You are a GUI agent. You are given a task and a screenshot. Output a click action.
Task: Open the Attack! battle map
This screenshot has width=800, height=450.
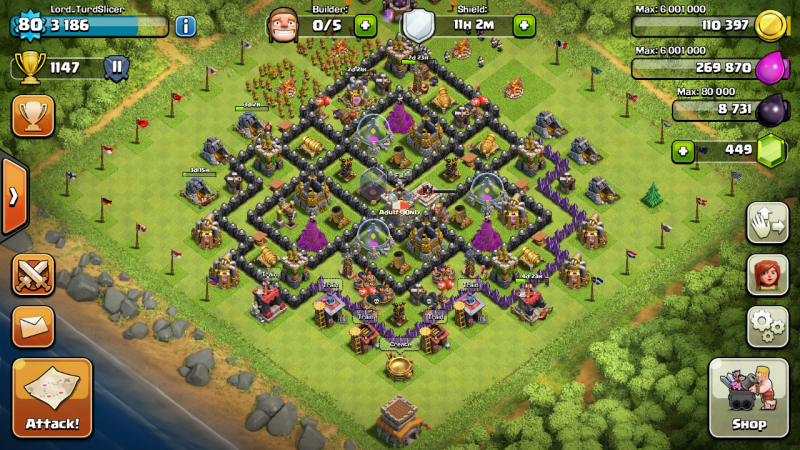point(52,398)
